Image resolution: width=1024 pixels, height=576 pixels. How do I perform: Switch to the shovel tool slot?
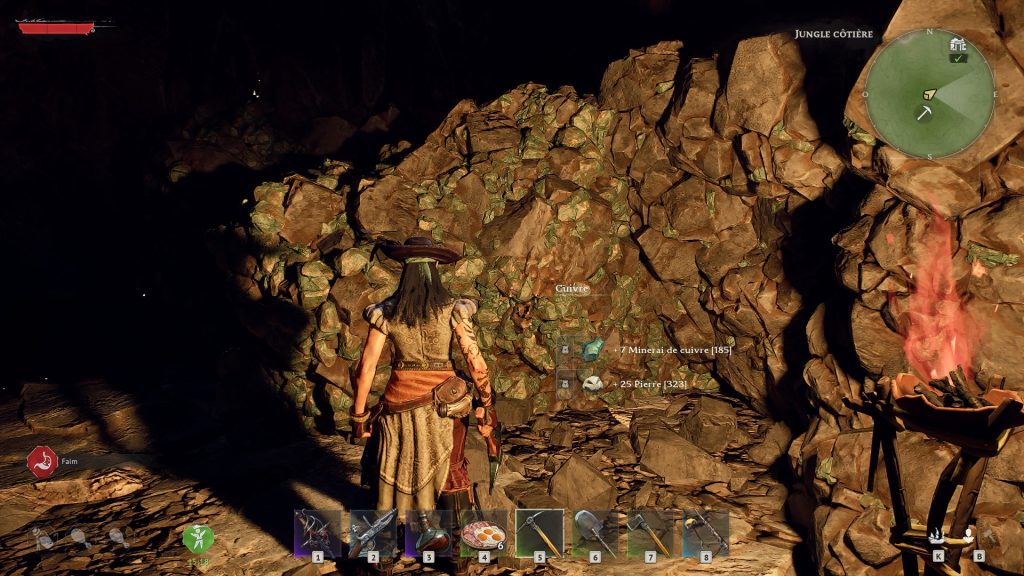point(595,532)
